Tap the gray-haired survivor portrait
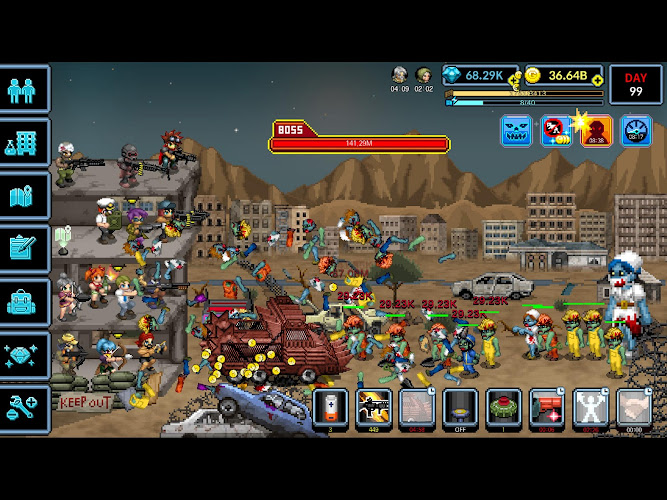The height and width of the screenshot is (500, 667). 399,76
